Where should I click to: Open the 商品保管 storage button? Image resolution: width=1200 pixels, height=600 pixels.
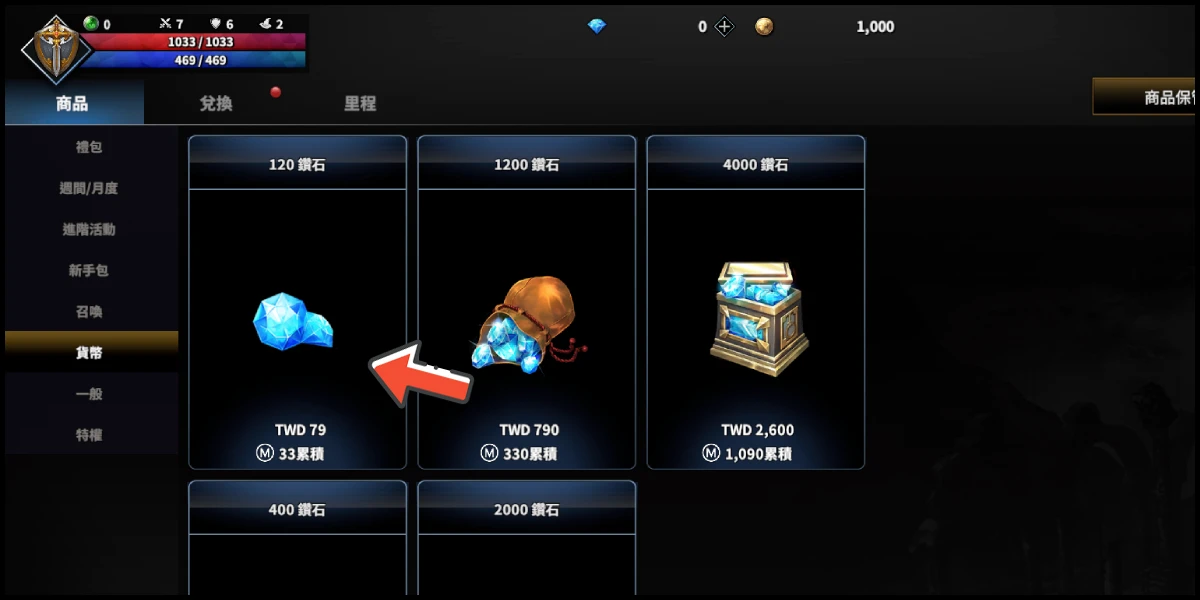pyautogui.click(x=1147, y=98)
